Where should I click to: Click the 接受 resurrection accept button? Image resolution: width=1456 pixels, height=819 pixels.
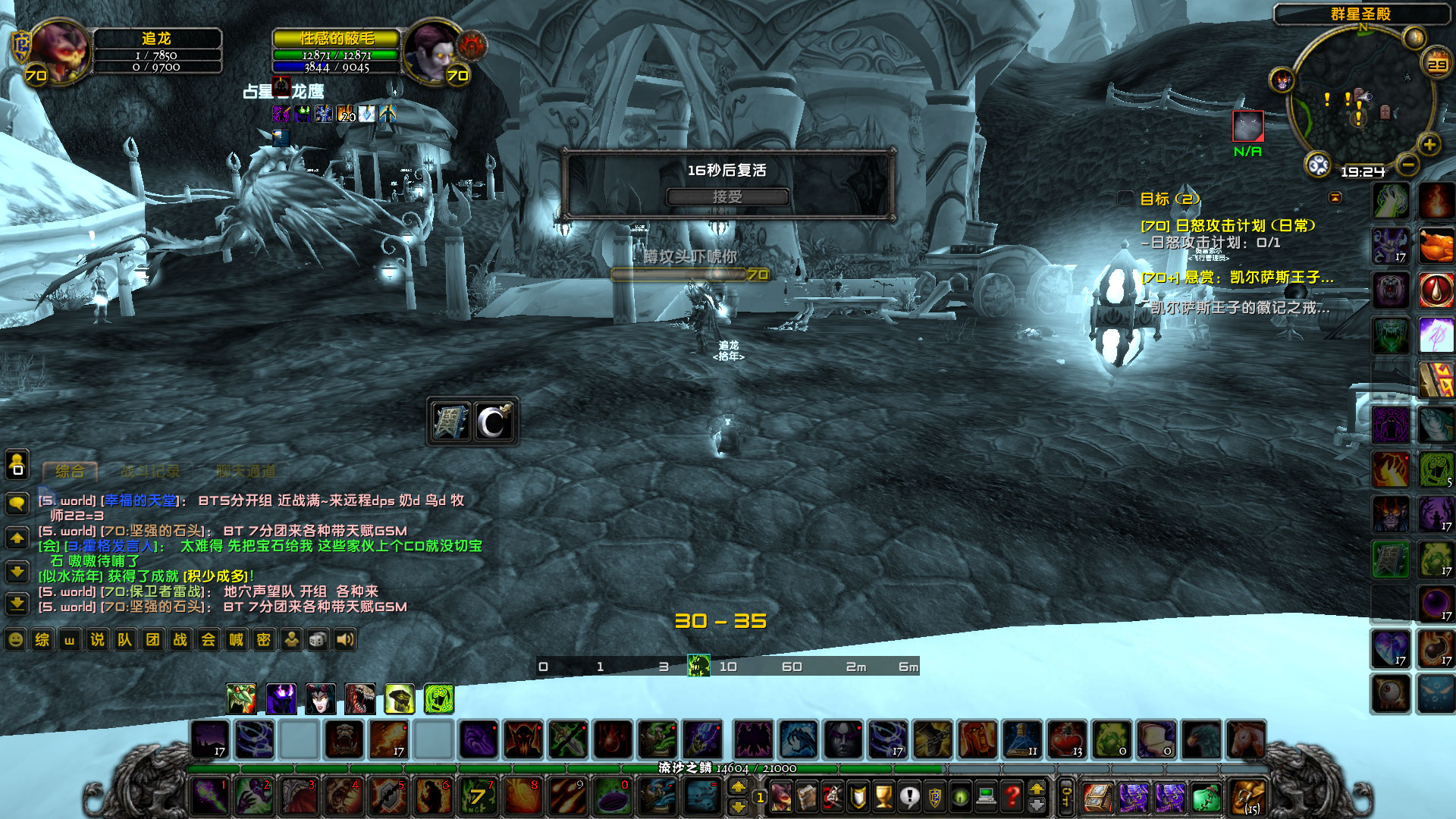coord(728,196)
